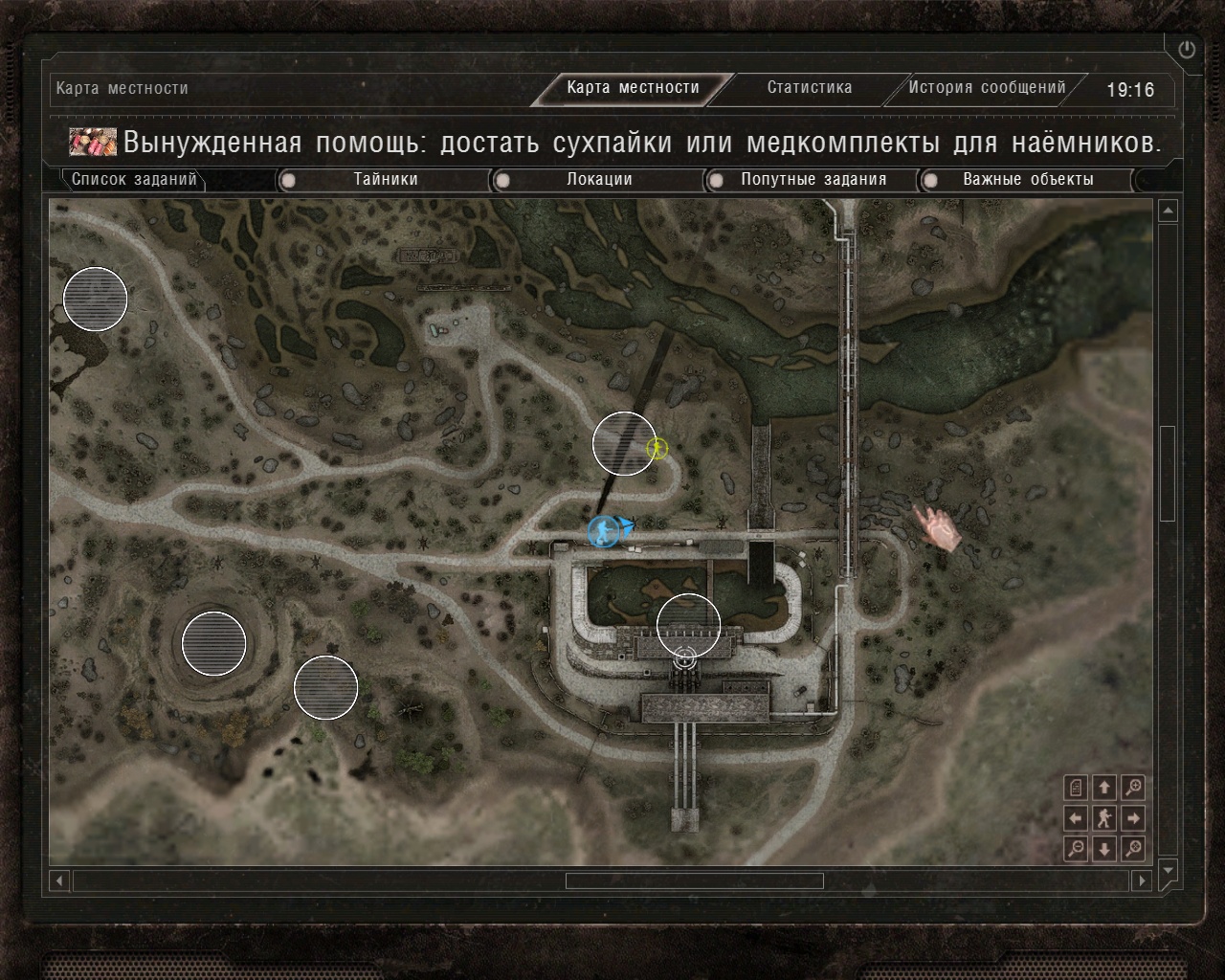The width and height of the screenshot is (1225, 980).
Task: Switch to the Статистика tab
Action: tap(809, 88)
